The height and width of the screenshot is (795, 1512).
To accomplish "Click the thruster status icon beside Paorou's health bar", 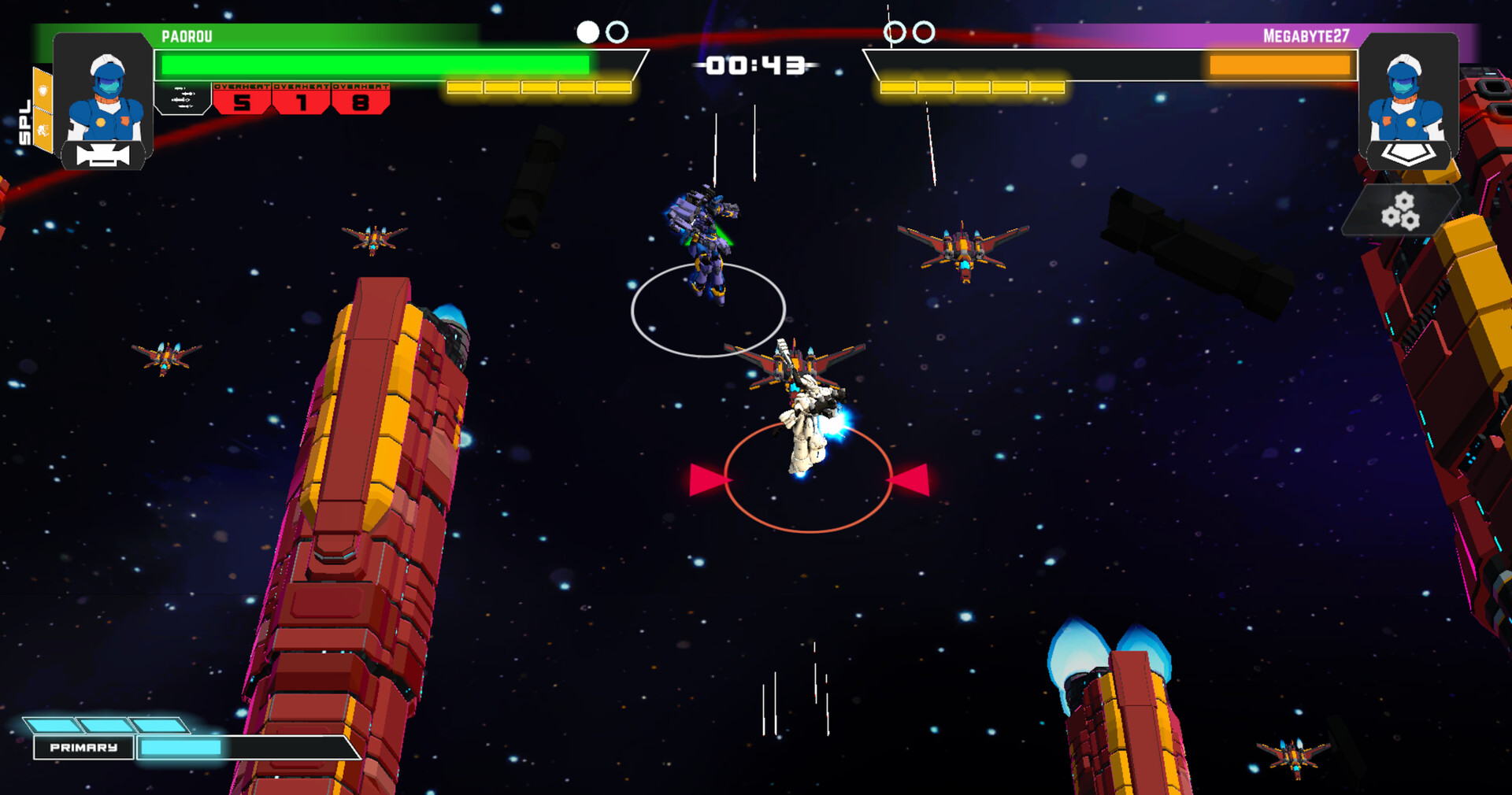I will [183, 98].
